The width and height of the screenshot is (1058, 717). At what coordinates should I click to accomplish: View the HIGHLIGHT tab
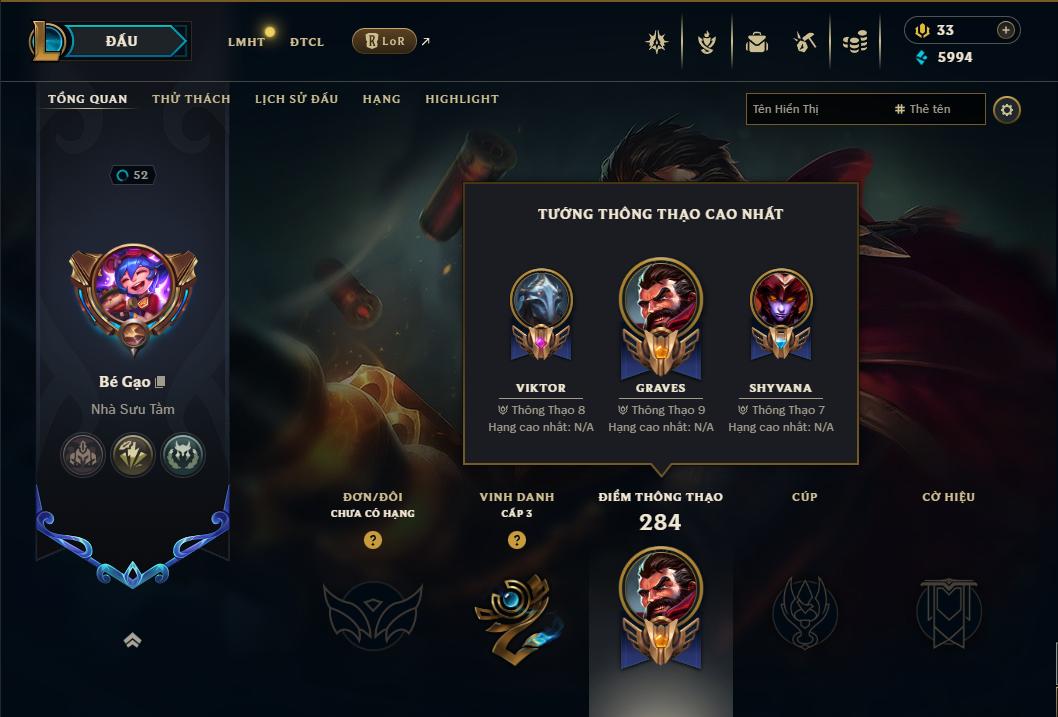(x=461, y=99)
